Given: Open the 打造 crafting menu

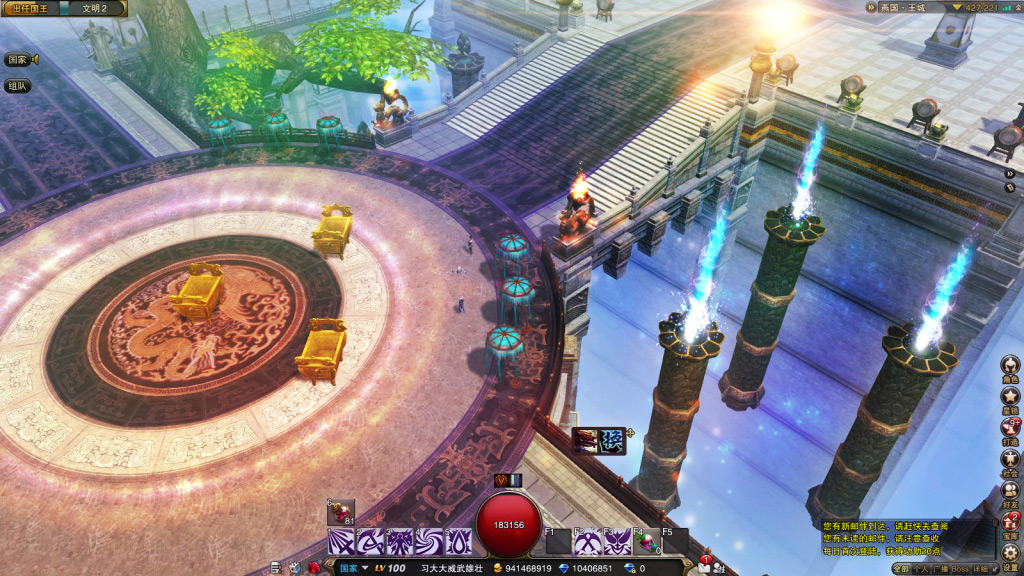Looking at the screenshot, I should pyautogui.click(x=1010, y=428).
